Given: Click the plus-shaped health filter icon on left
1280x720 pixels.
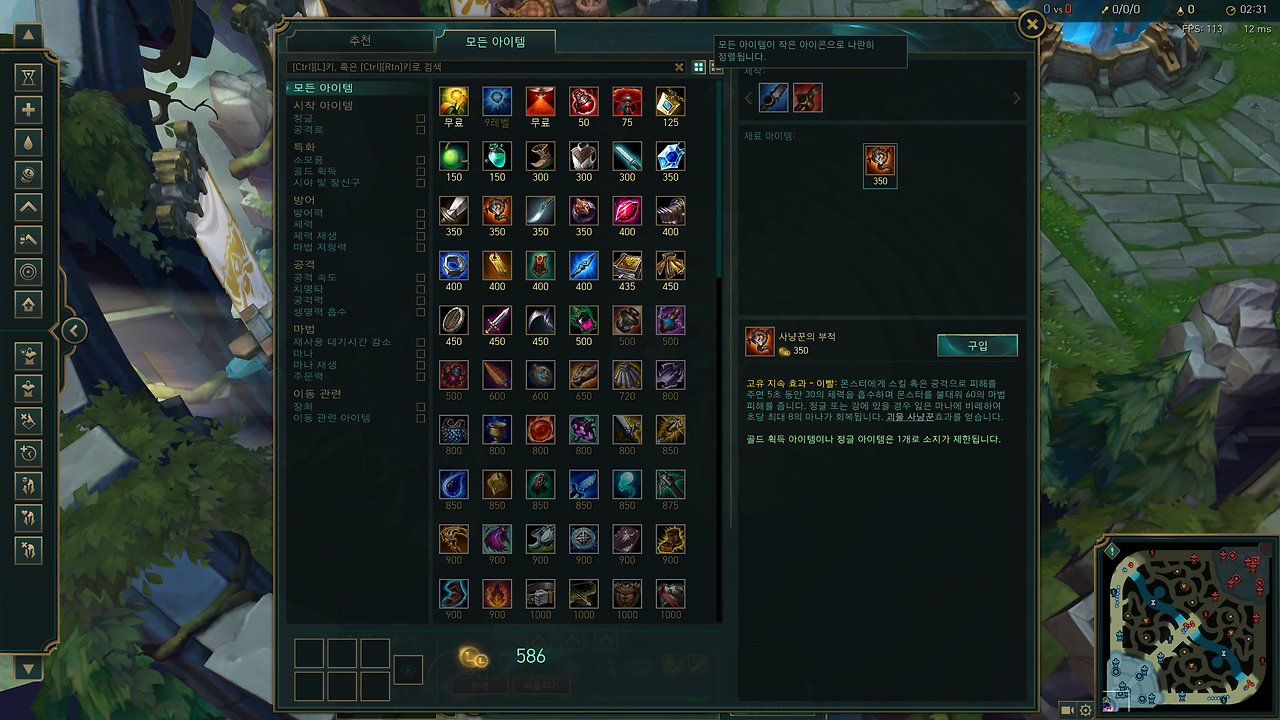Looking at the screenshot, I should coord(28,110).
